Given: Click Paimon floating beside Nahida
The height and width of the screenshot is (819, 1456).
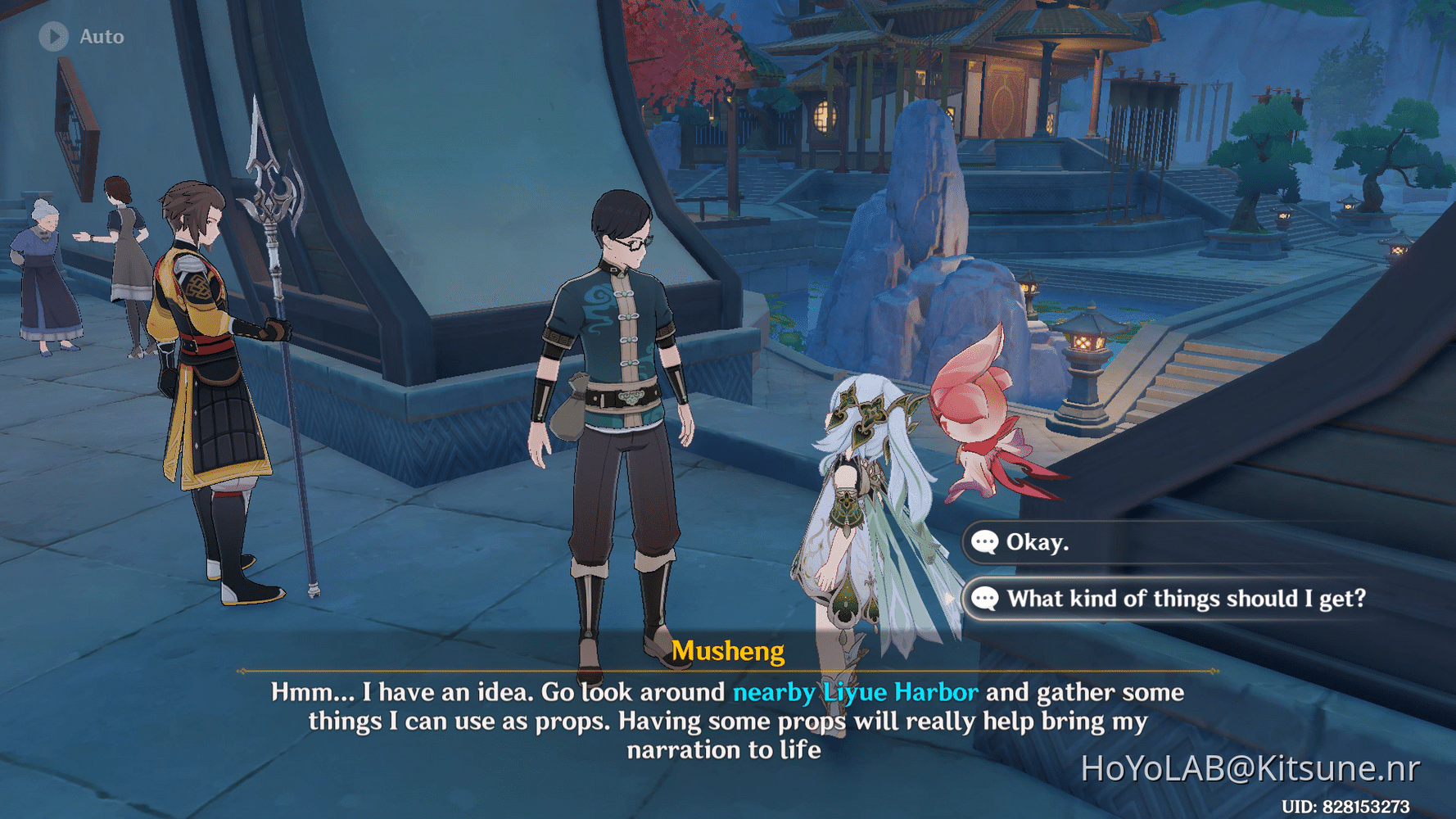Looking at the screenshot, I should click(x=974, y=418).
